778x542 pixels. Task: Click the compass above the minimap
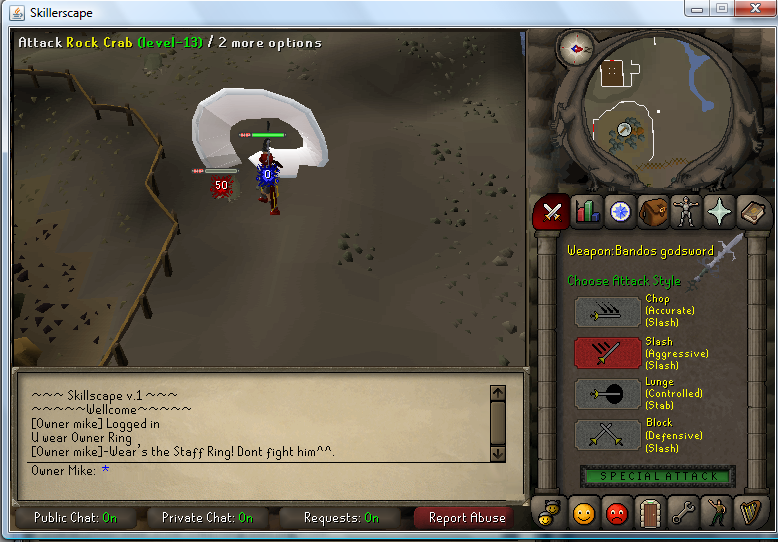pyautogui.click(x=574, y=46)
